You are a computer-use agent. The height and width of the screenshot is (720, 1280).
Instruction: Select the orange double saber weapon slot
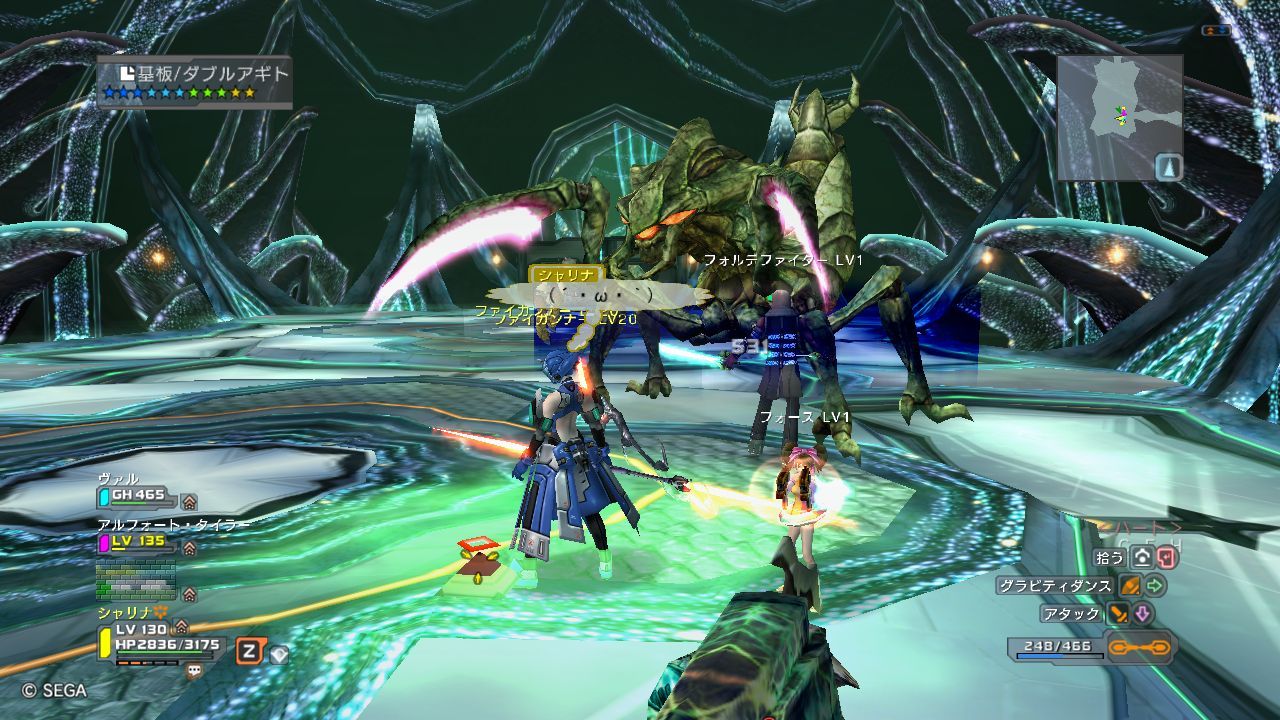1141,648
